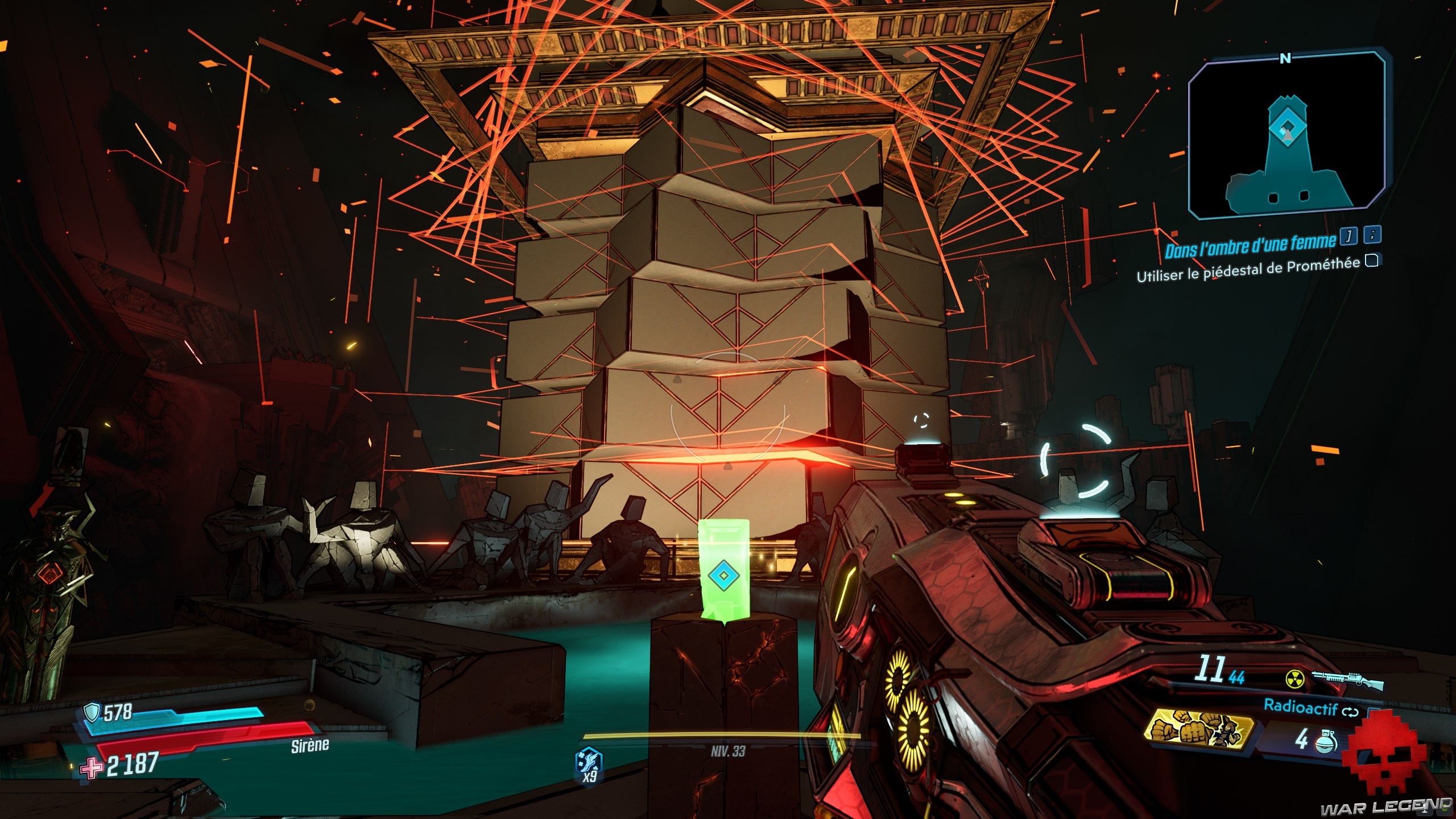Image resolution: width=1456 pixels, height=819 pixels.
Task: Click the minimap in the corner
Action: coord(1287,135)
